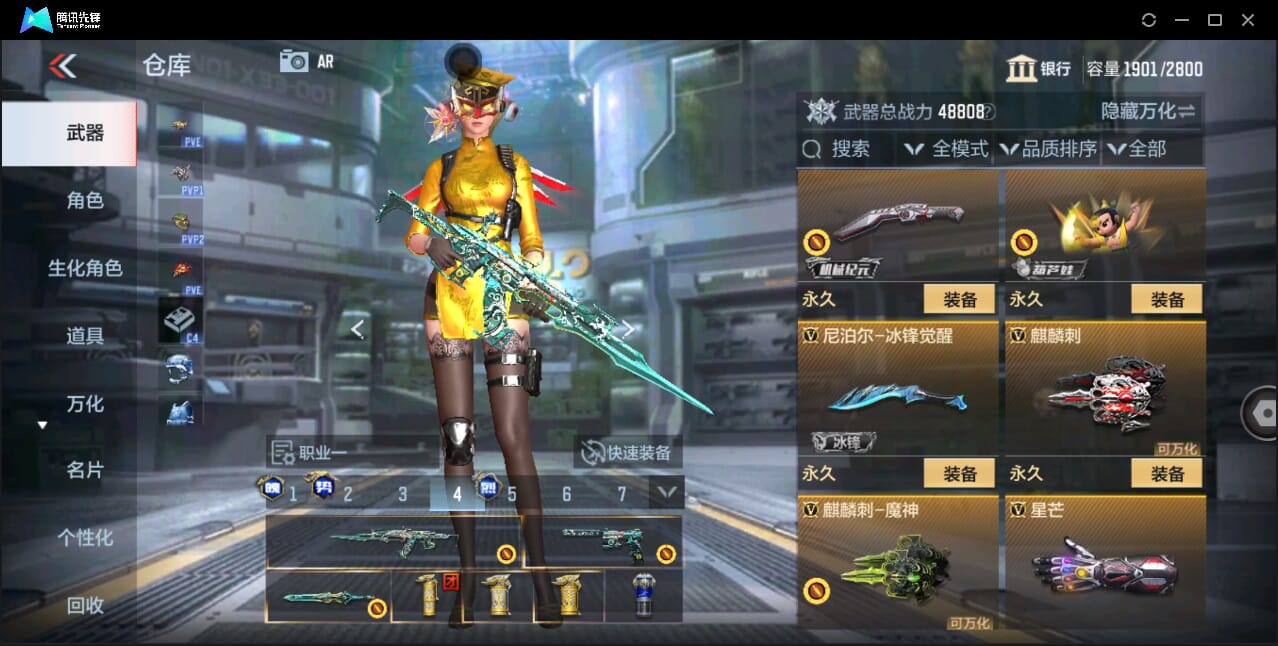Open the 全模式 mode filter dropdown
Screen dimensions: 1278x646
[x=946, y=149]
